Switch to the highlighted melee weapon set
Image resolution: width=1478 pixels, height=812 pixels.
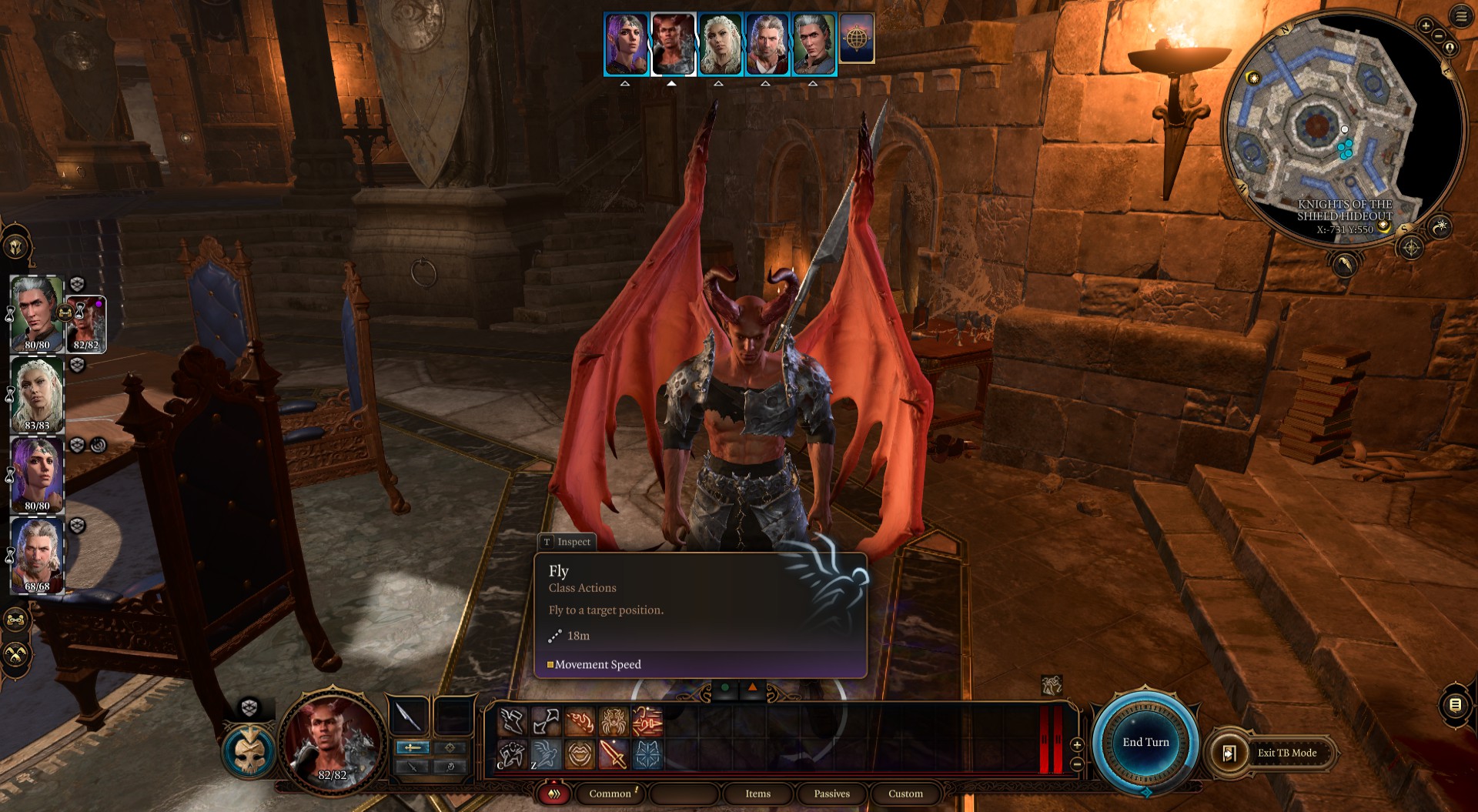pyautogui.click(x=412, y=748)
